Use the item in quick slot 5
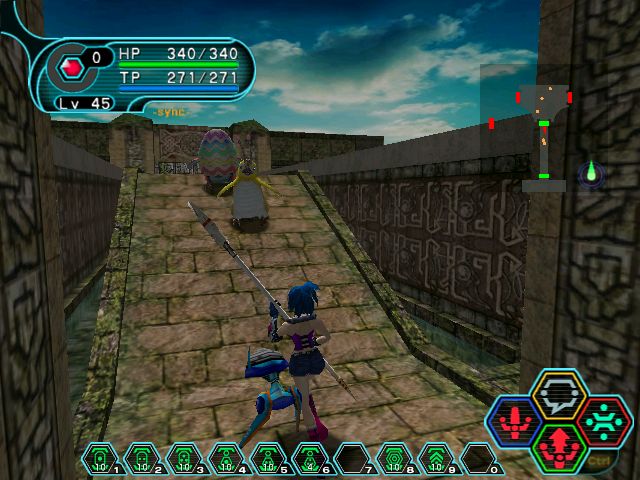The image size is (640, 480). point(268,460)
